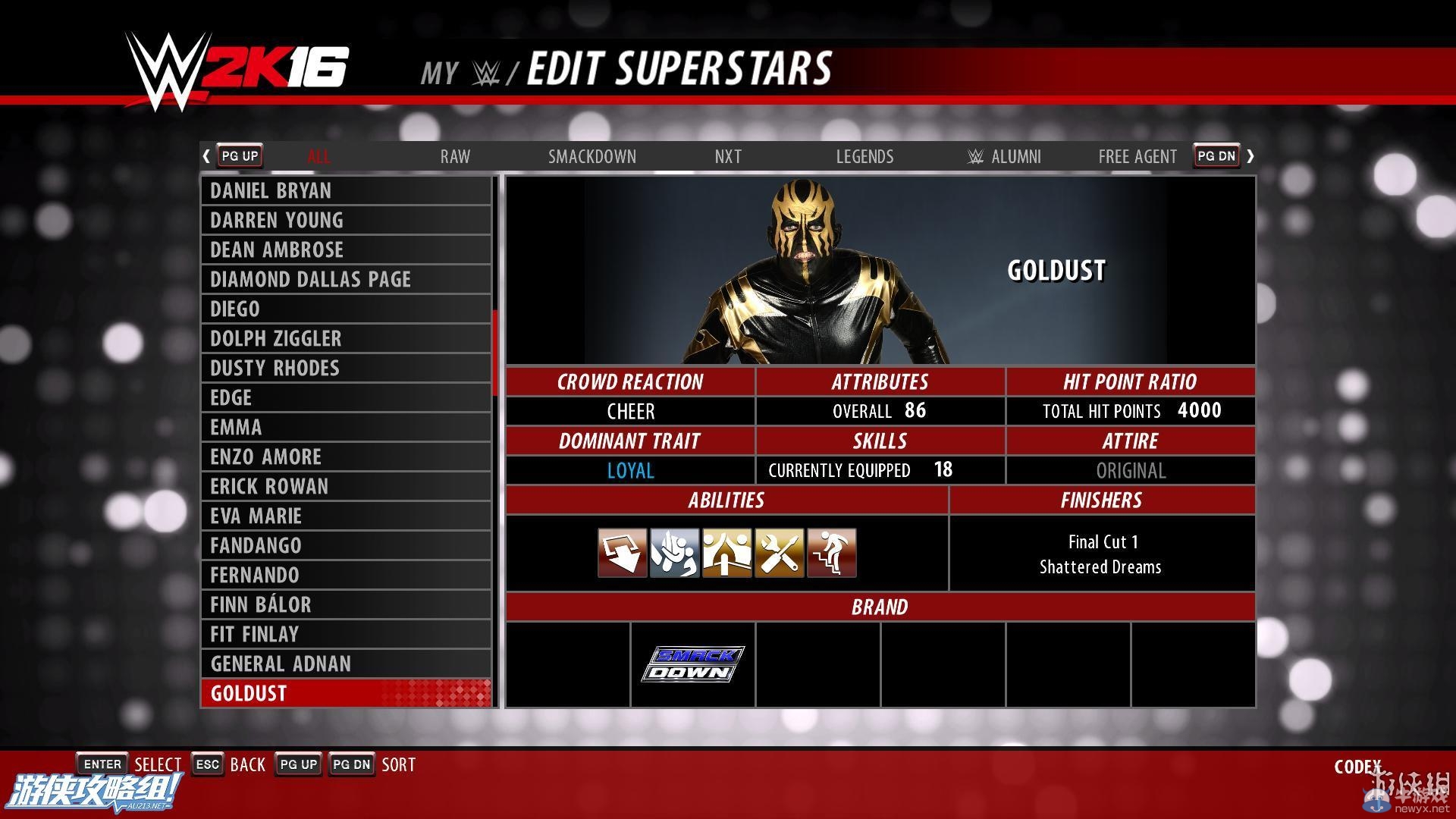1456x819 pixels.
Task: Click the submission reversal ability icon
Action: click(674, 553)
